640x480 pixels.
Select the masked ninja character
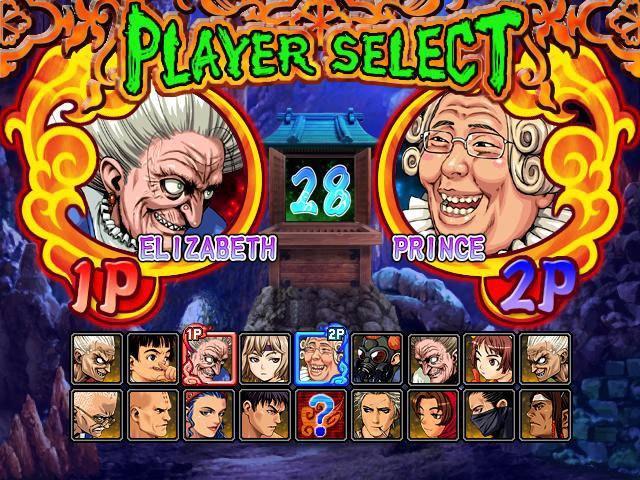pyautogui.click(x=489, y=414)
